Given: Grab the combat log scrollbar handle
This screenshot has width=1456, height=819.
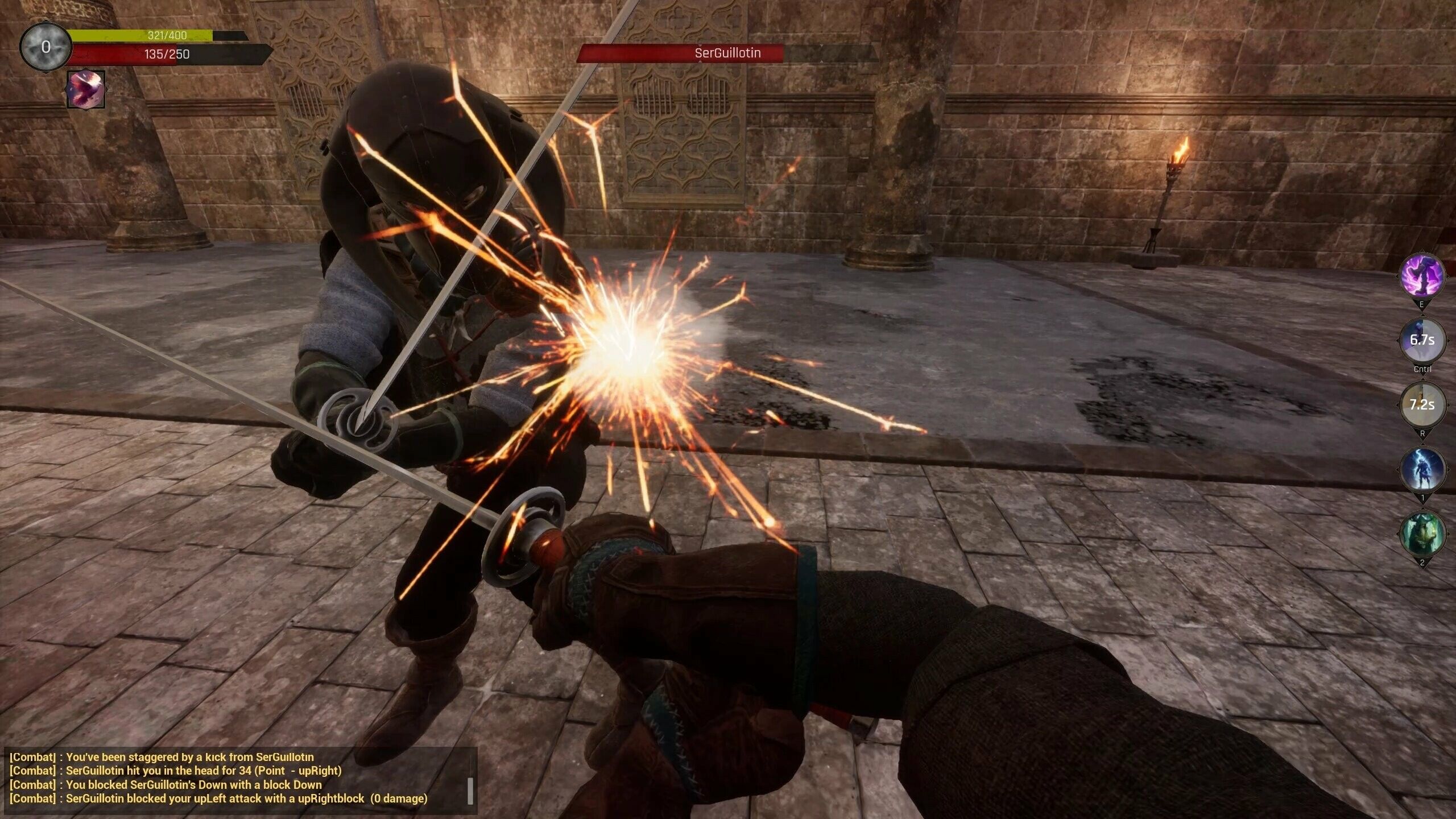Looking at the screenshot, I should coord(470,791).
